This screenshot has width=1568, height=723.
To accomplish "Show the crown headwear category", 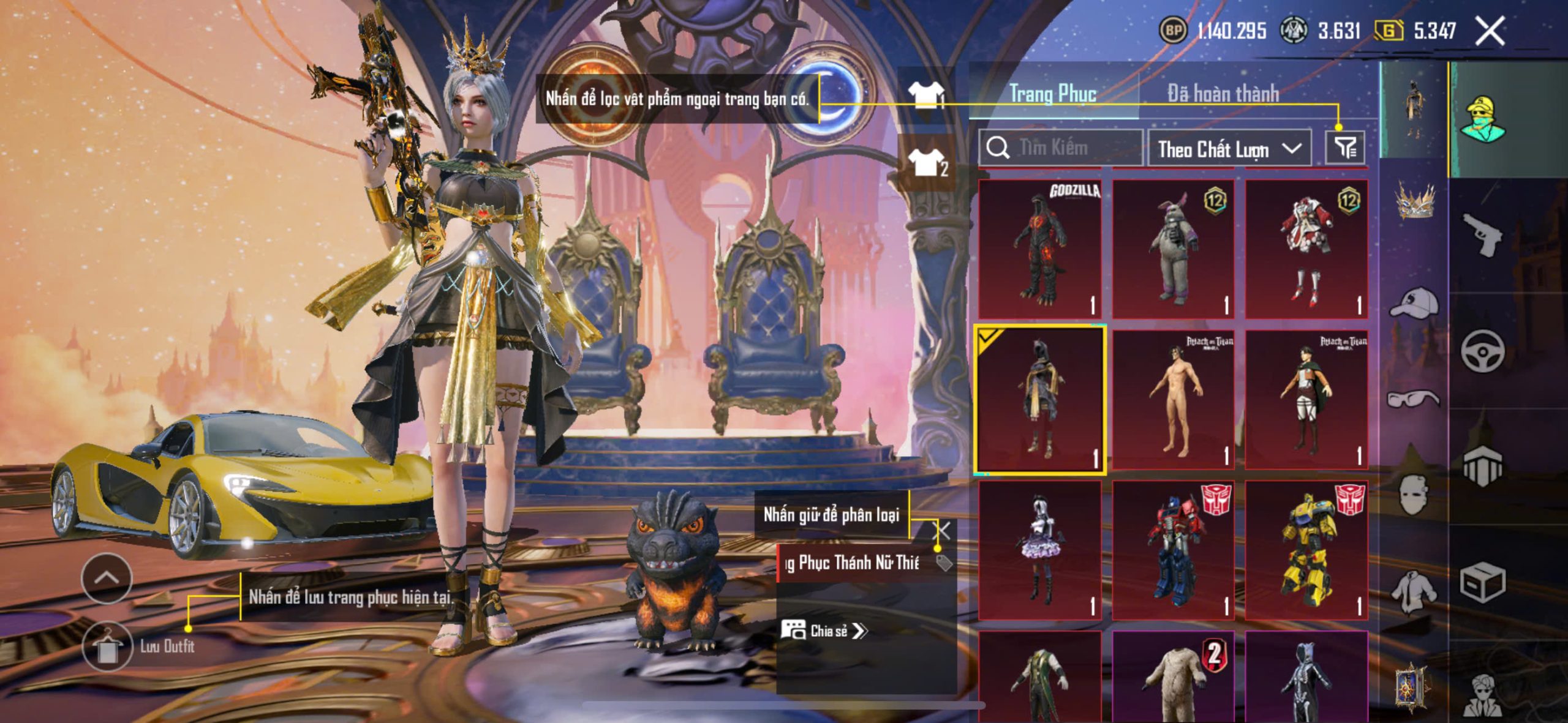I will click(x=1415, y=201).
